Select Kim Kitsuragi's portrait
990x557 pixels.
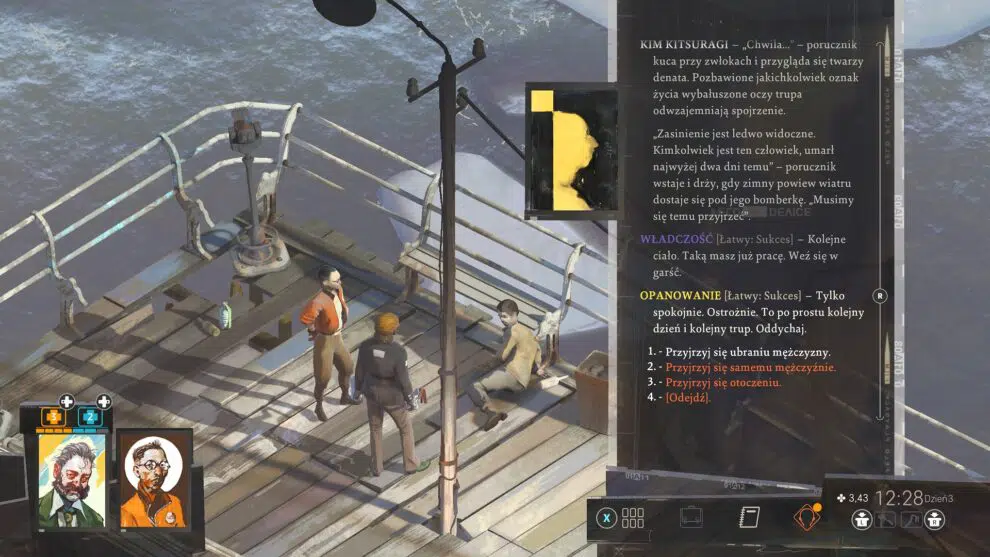[154, 480]
